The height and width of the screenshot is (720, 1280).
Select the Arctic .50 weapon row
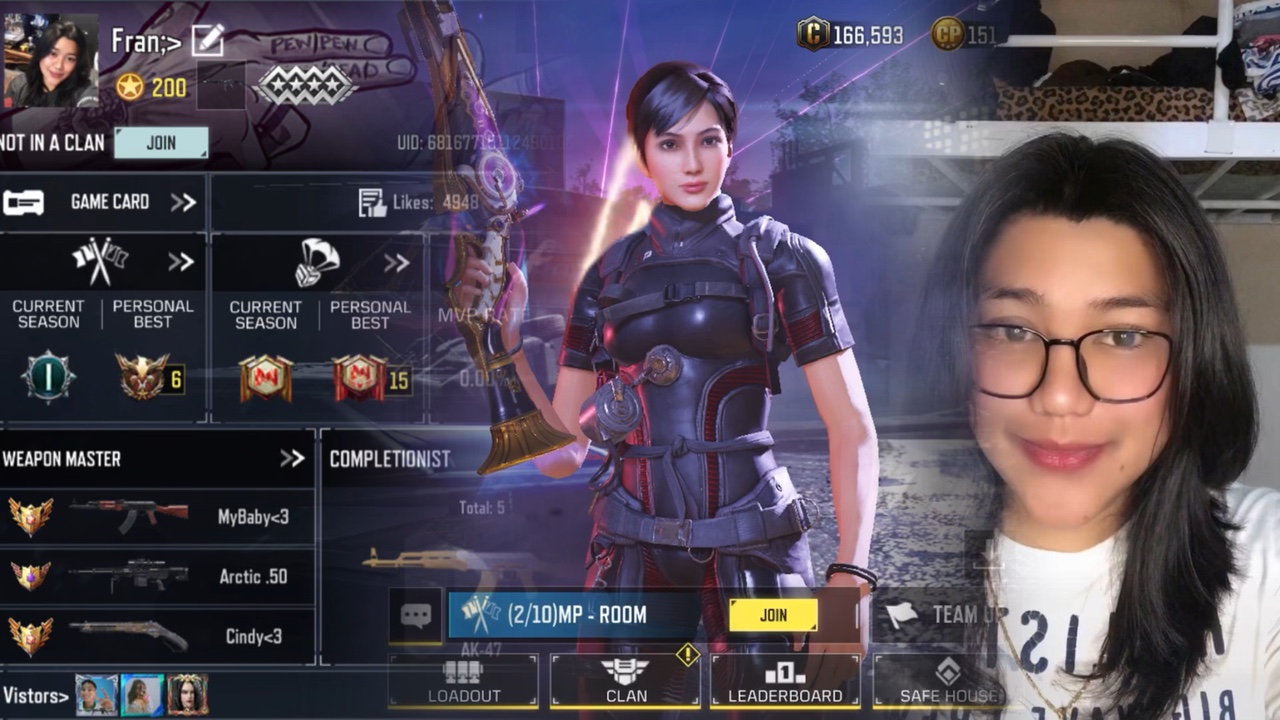[x=155, y=576]
